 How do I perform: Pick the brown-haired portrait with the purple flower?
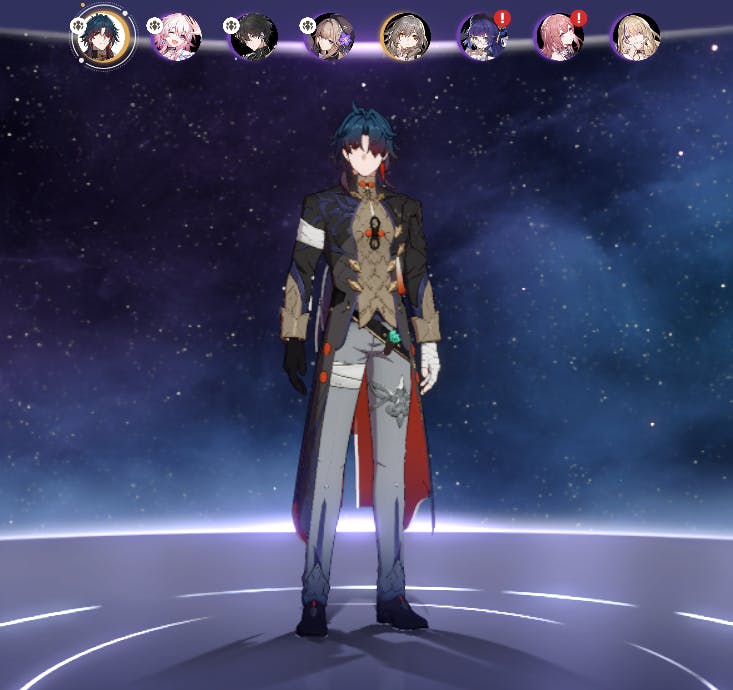[330, 38]
